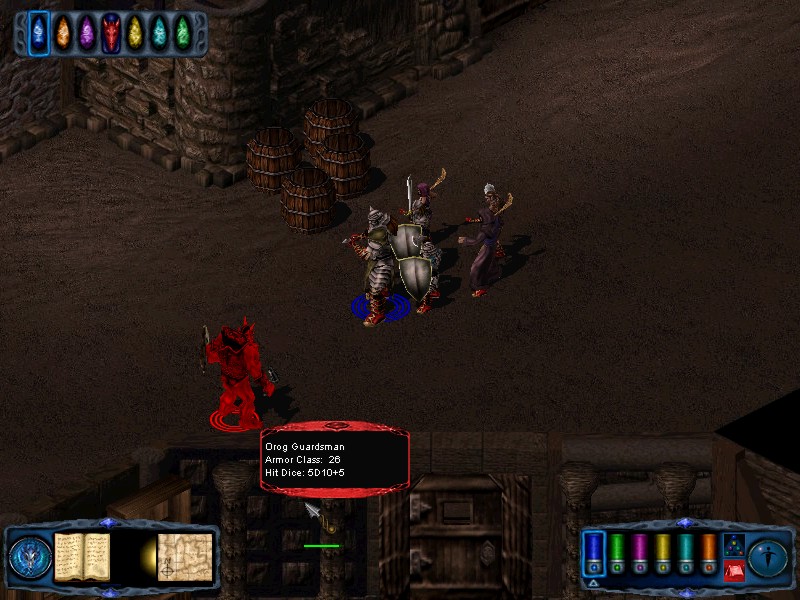Select the yellow crystal in the top bar
The width and height of the screenshot is (800, 600).
coord(135,33)
